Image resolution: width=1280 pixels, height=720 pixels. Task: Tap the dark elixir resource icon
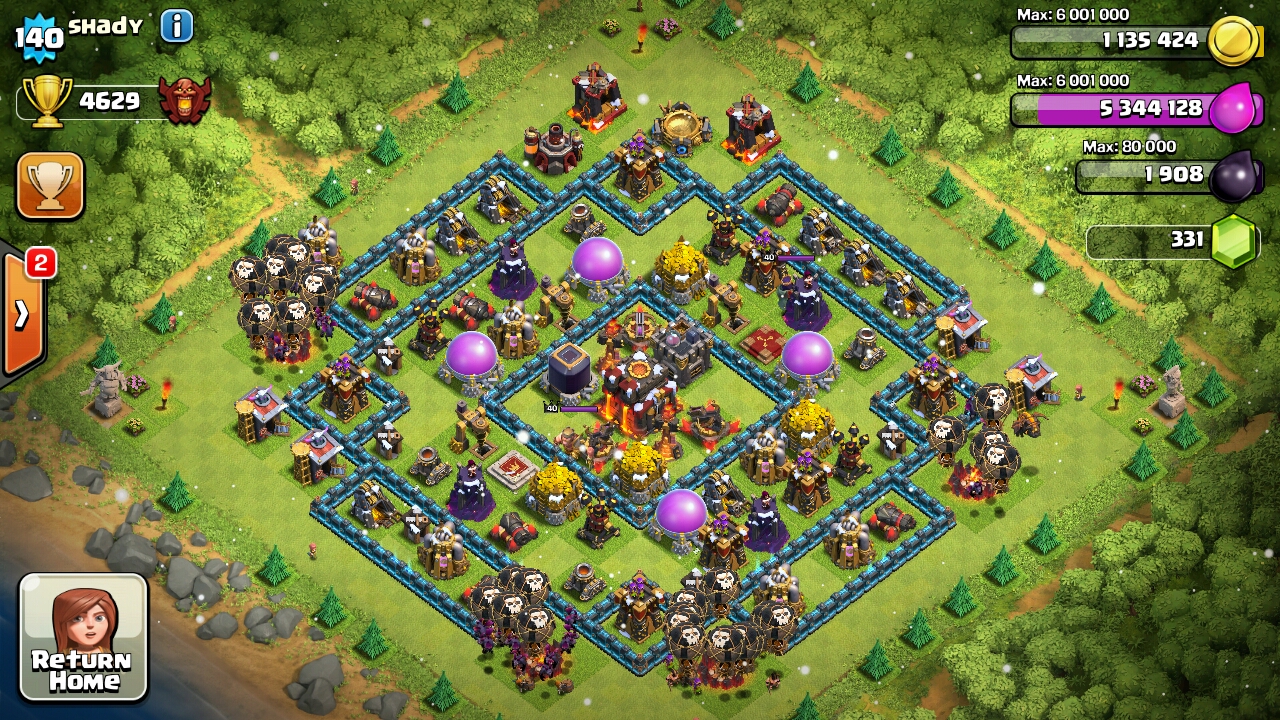(x=1234, y=174)
